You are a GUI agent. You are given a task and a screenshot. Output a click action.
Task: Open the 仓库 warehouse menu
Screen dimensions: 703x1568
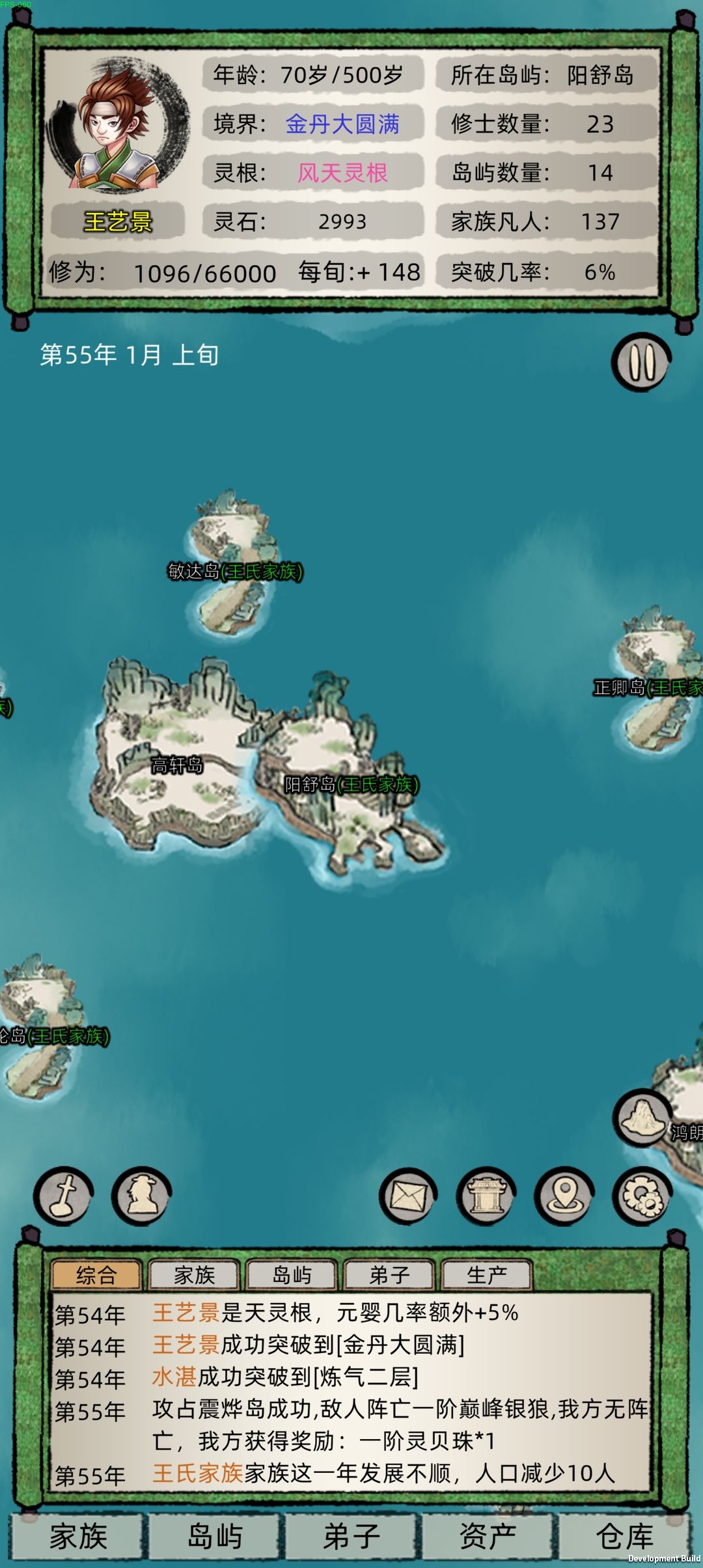point(625,1537)
